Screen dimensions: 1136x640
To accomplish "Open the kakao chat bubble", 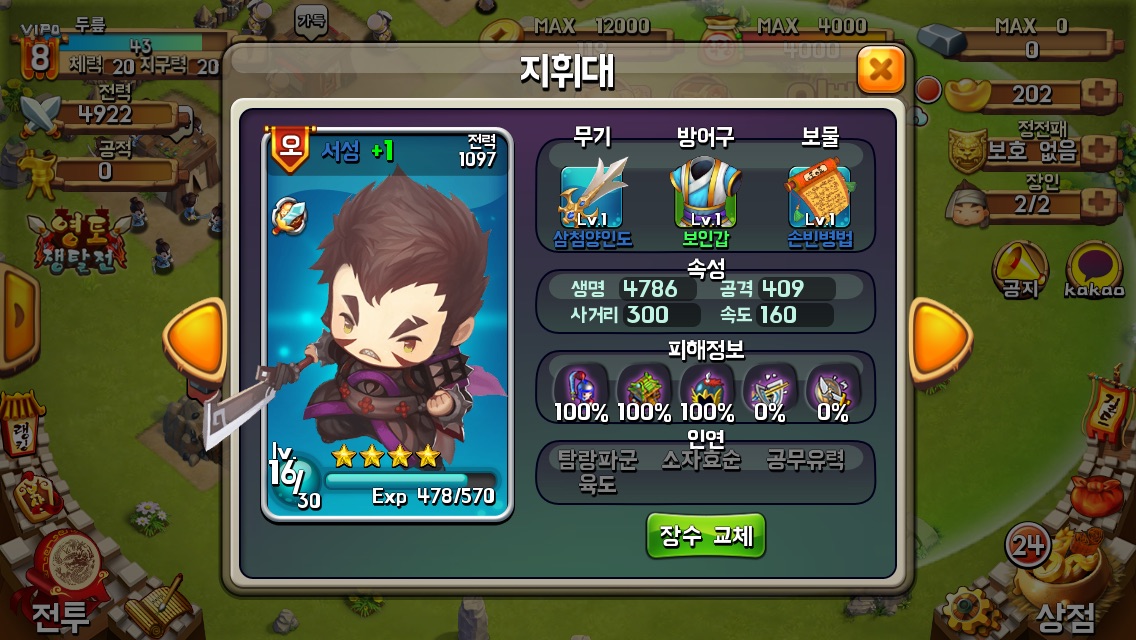I will pyautogui.click(x=1094, y=270).
